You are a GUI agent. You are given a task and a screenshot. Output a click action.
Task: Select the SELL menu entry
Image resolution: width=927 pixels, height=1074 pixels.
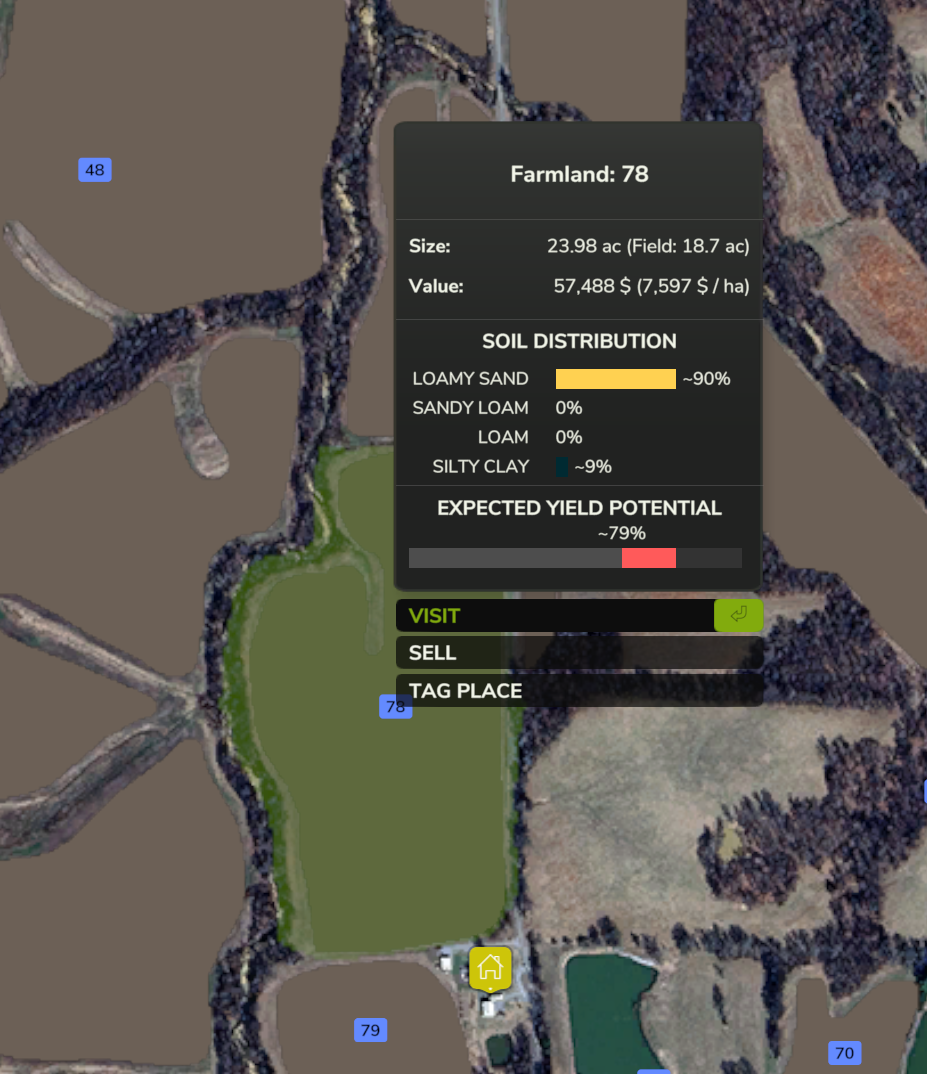coord(578,653)
